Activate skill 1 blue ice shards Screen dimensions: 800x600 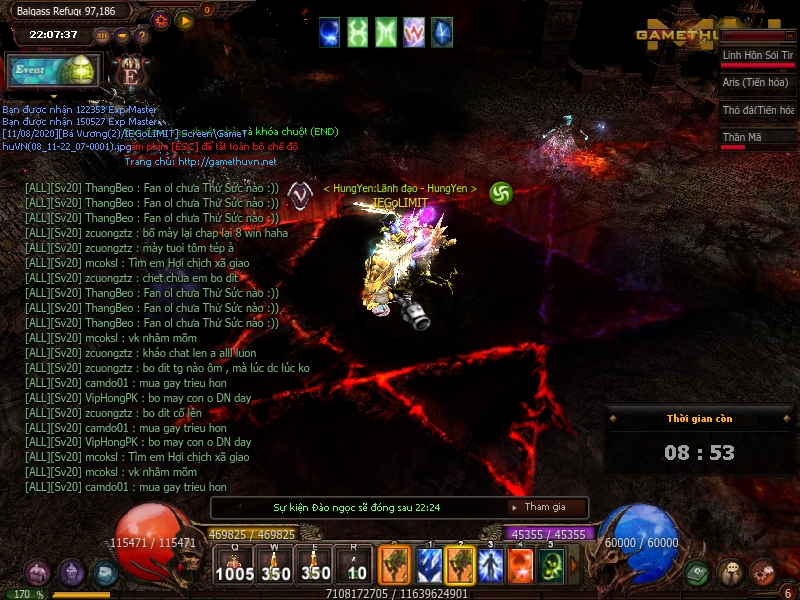(430, 566)
